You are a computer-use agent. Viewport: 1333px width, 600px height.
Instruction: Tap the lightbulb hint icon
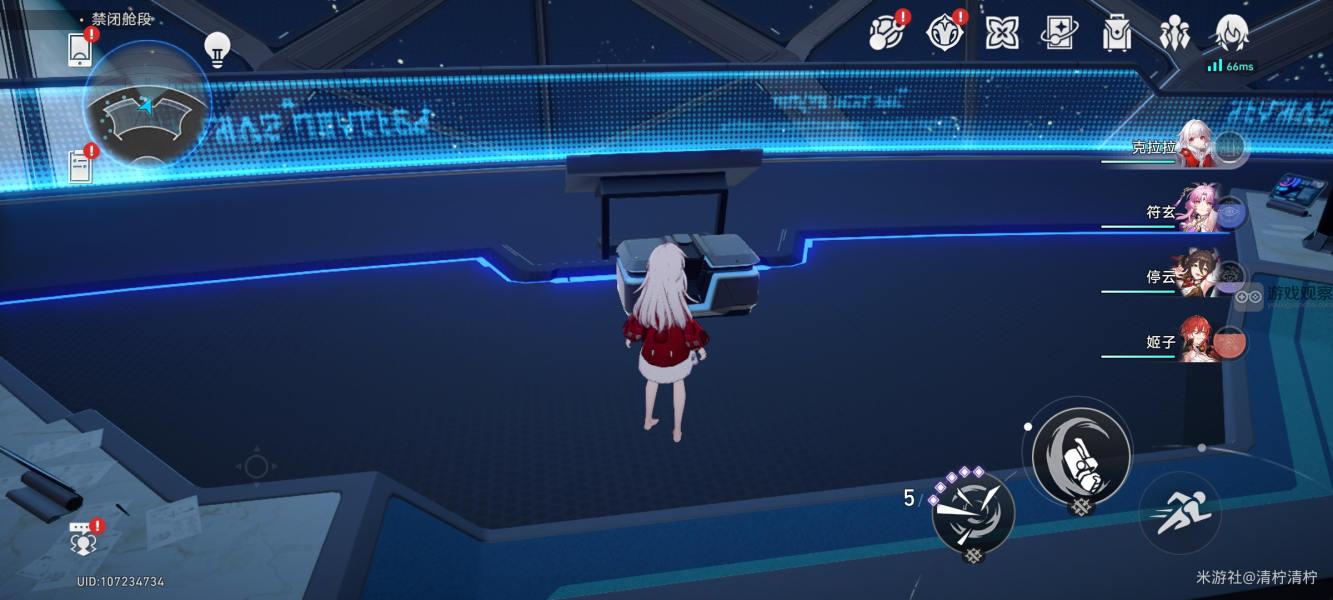217,48
